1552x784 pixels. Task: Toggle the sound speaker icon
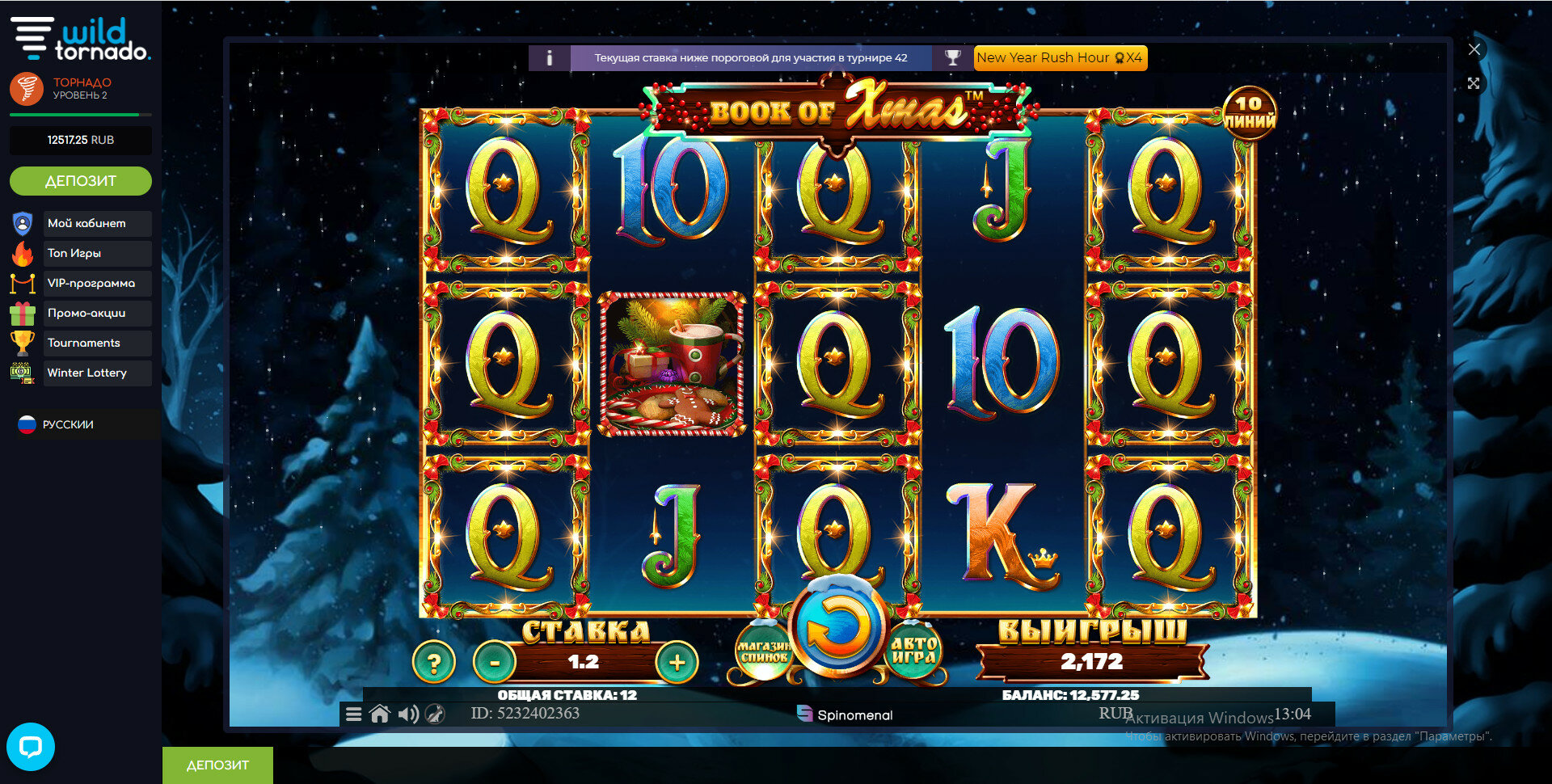tap(408, 714)
